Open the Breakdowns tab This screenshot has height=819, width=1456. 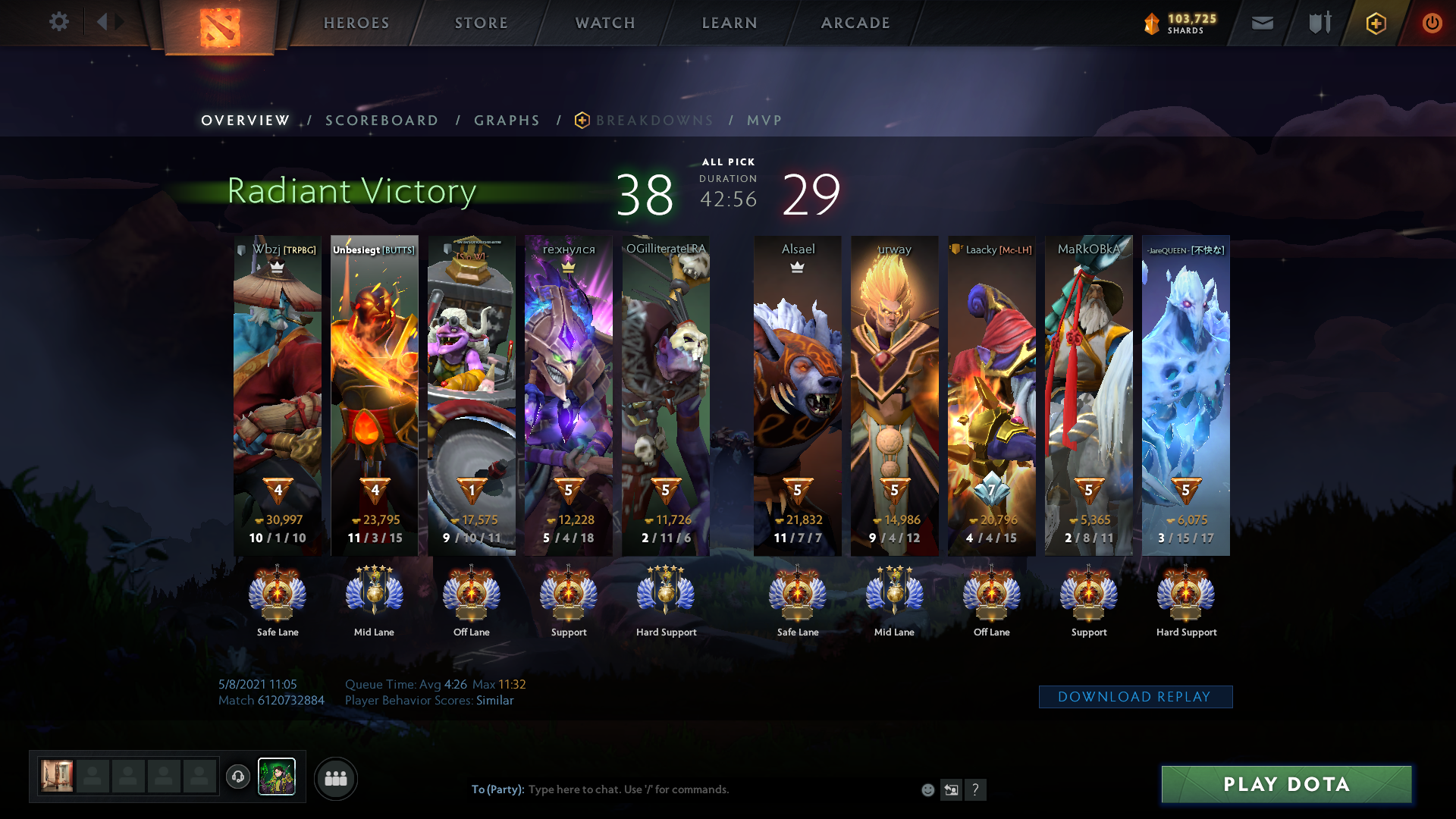tap(654, 121)
